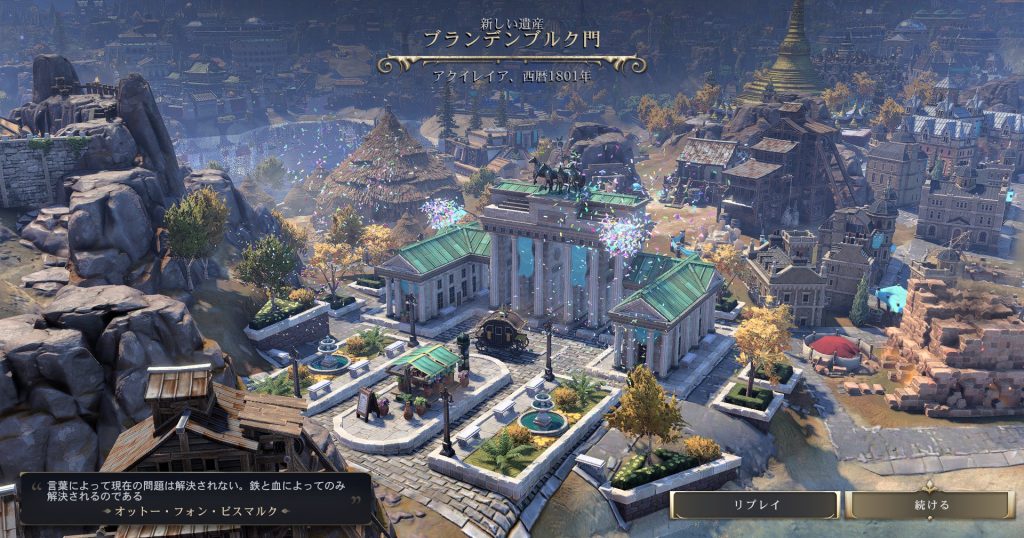Continue the game with 続ける
Viewport: 1024px width, 538px height.
point(931,505)
